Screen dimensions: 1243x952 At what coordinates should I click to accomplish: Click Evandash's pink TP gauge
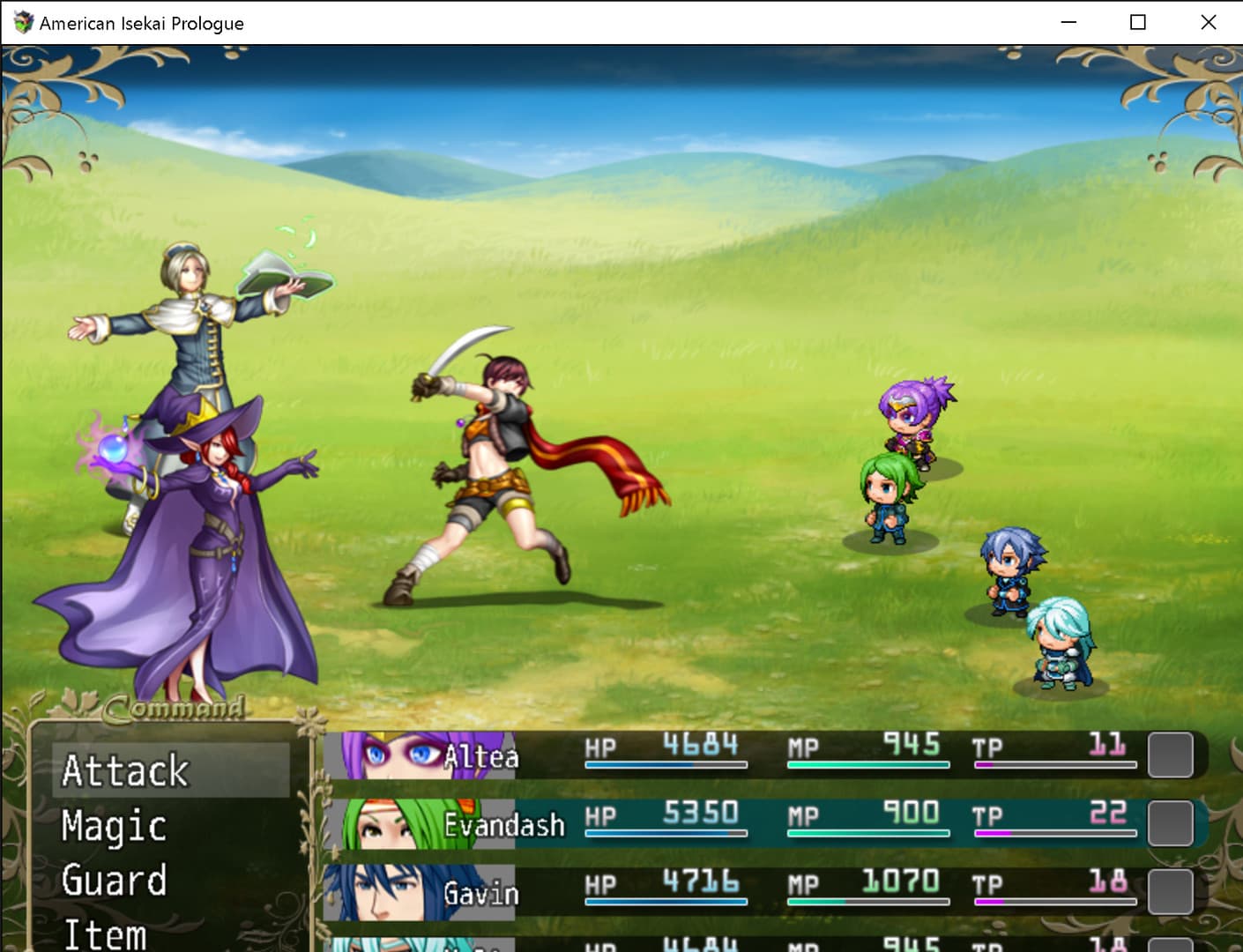click(1055, 831)
